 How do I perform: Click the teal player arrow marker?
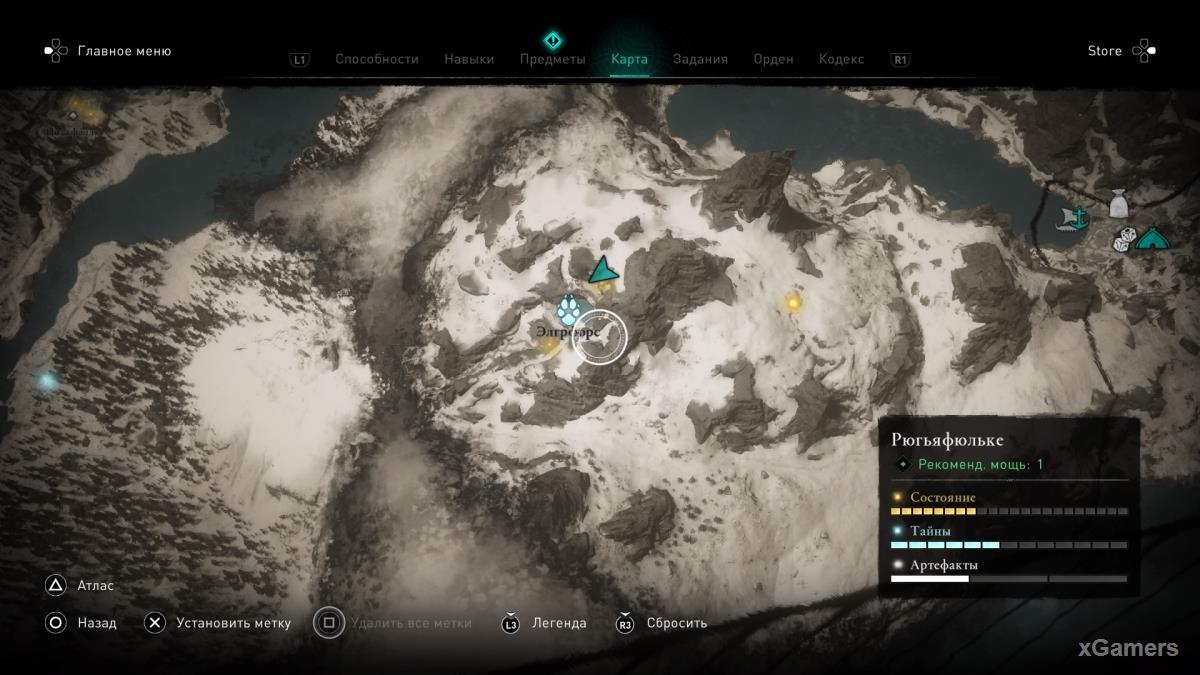click(x=602, y=270)
